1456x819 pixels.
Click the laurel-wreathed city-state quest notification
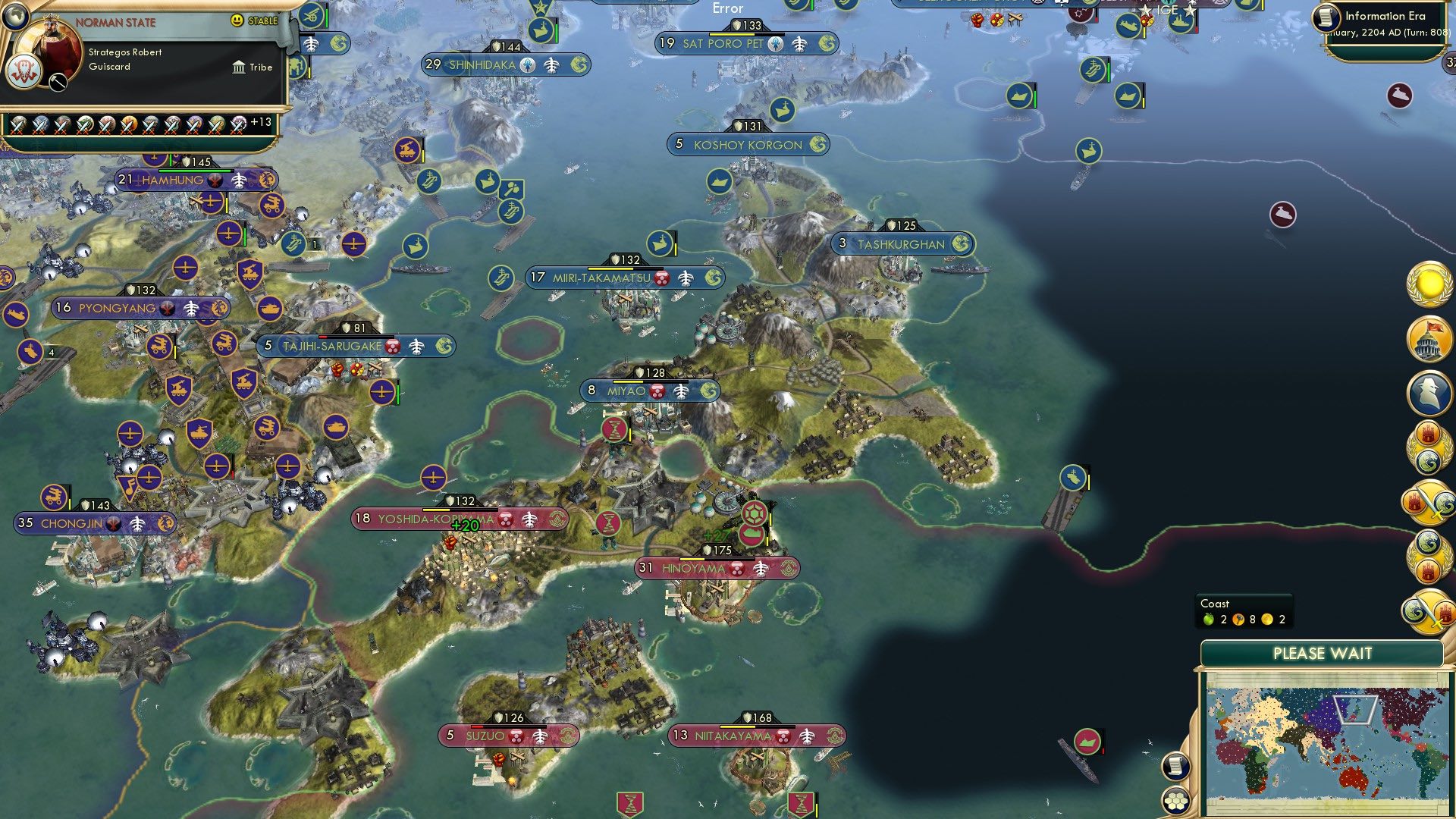(1429, 447)
